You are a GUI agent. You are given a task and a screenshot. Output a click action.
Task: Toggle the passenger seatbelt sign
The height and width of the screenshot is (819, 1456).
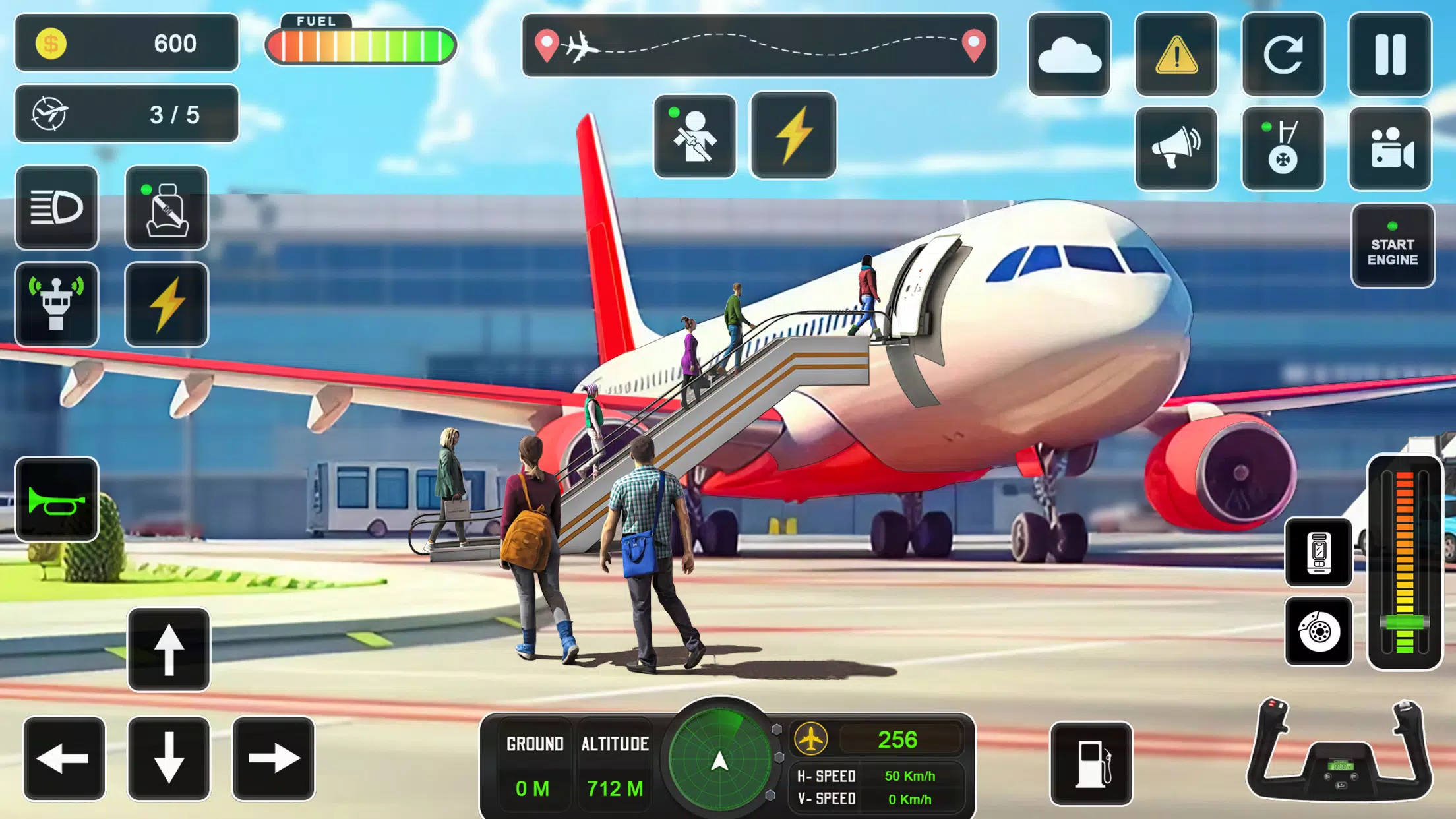pyautogui.click(x=694, y=136)
